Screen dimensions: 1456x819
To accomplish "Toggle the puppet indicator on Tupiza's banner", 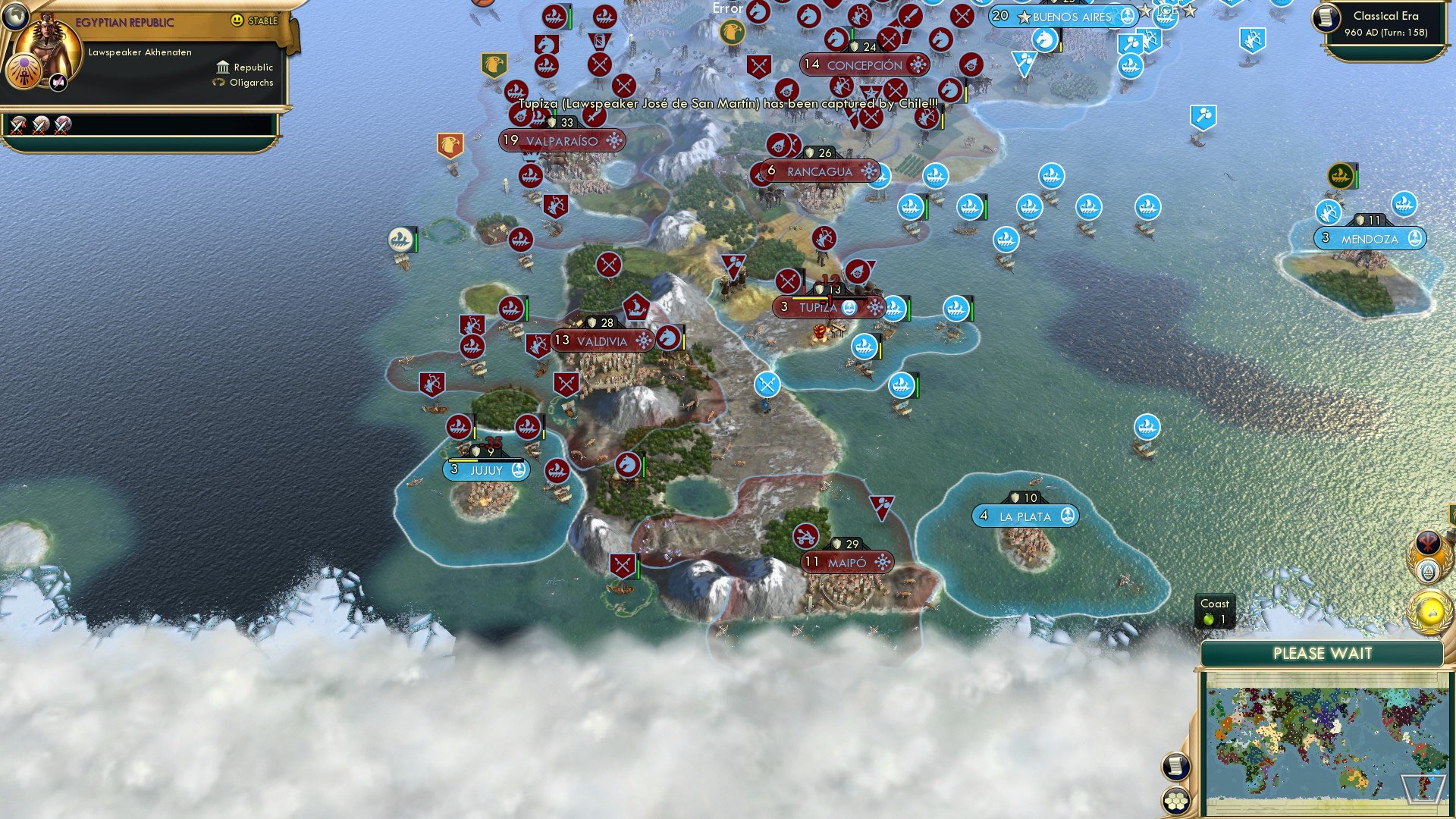I will click(851, 309).
